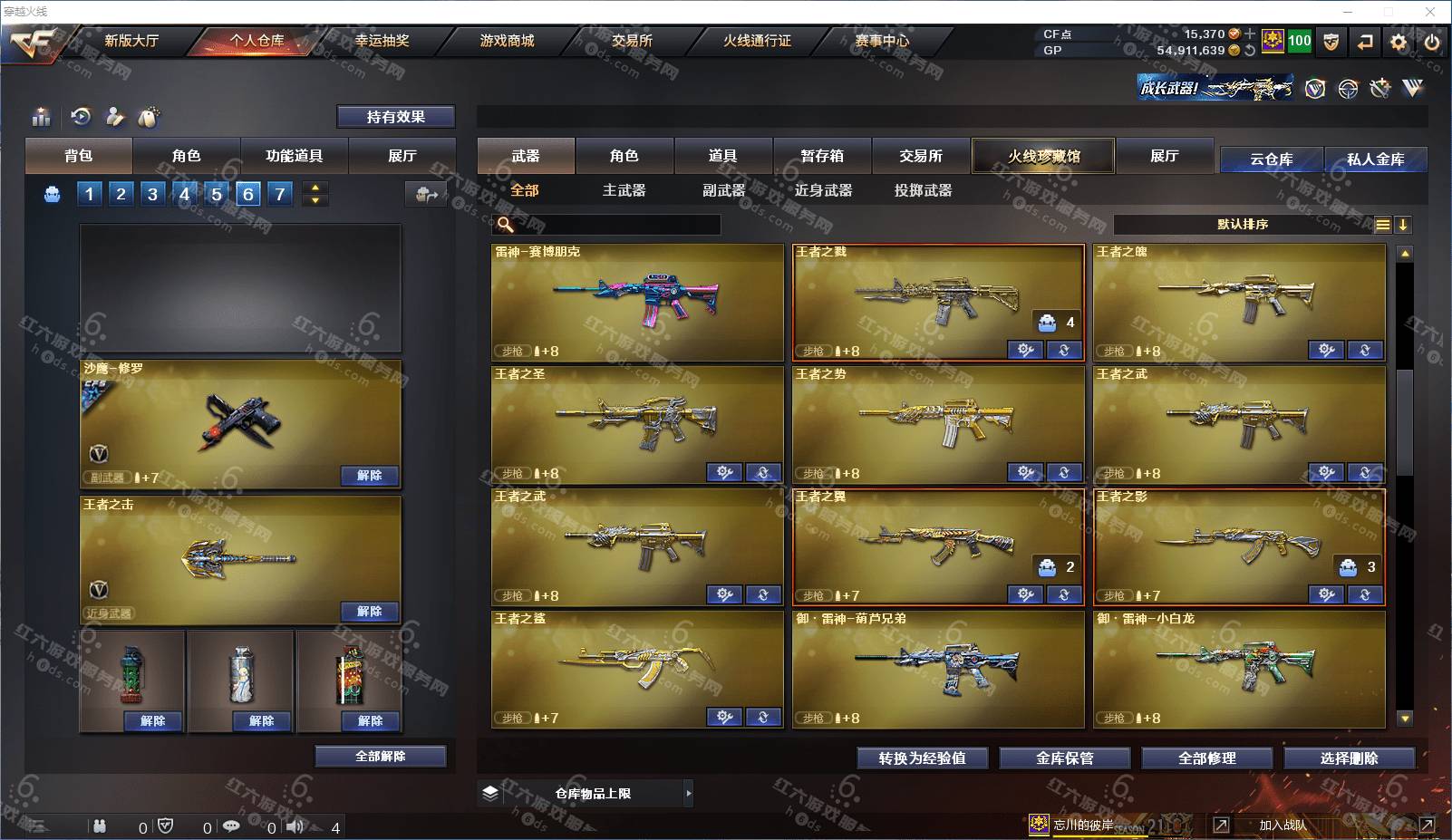This screenshot has width=1452, height=840.
Task: Open the 默认排序 sort dropdown
Action: tap(1243, 225)
